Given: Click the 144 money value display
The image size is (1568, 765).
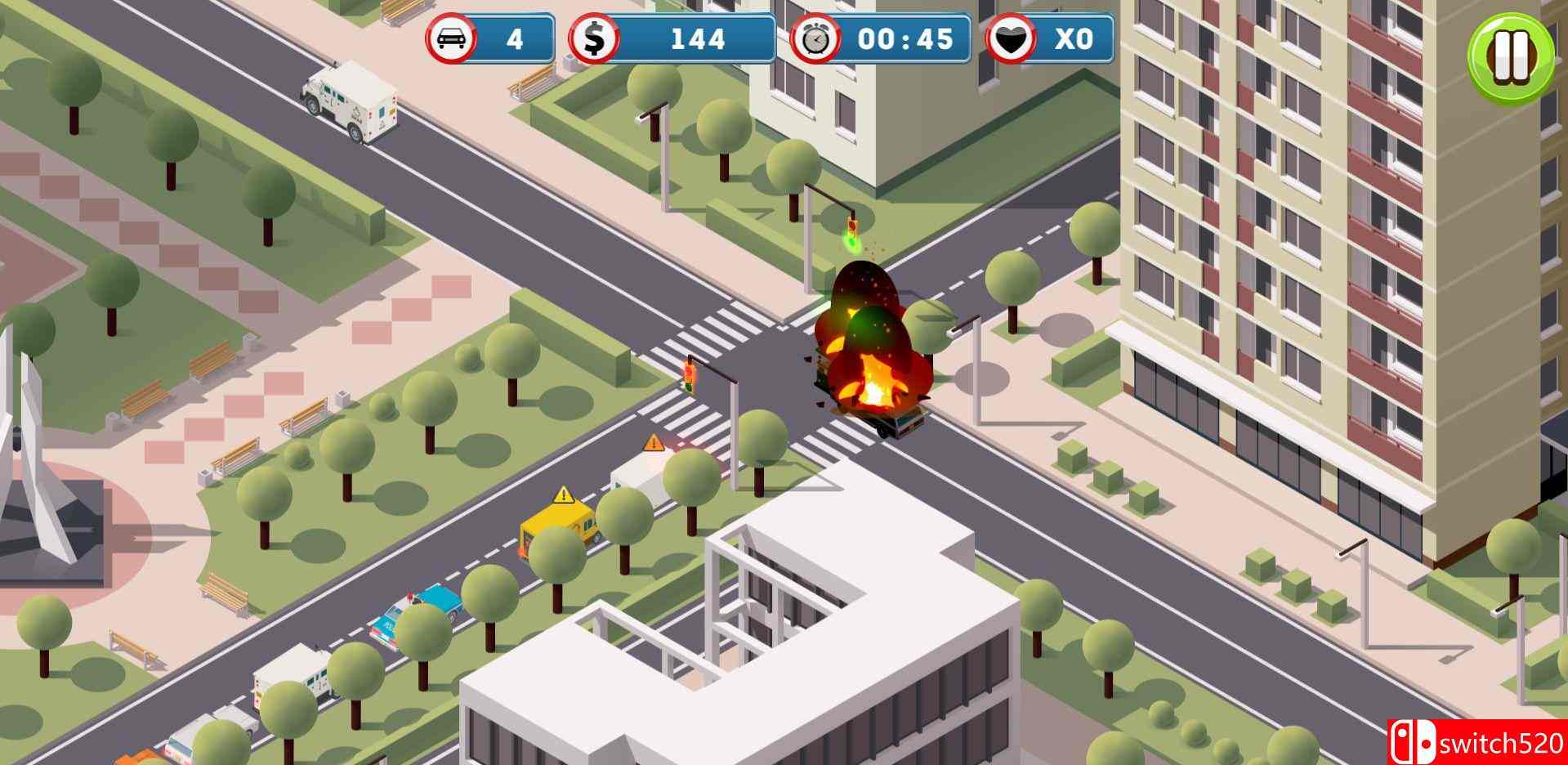Looking at the screenshot, I should tap(699, 38).
